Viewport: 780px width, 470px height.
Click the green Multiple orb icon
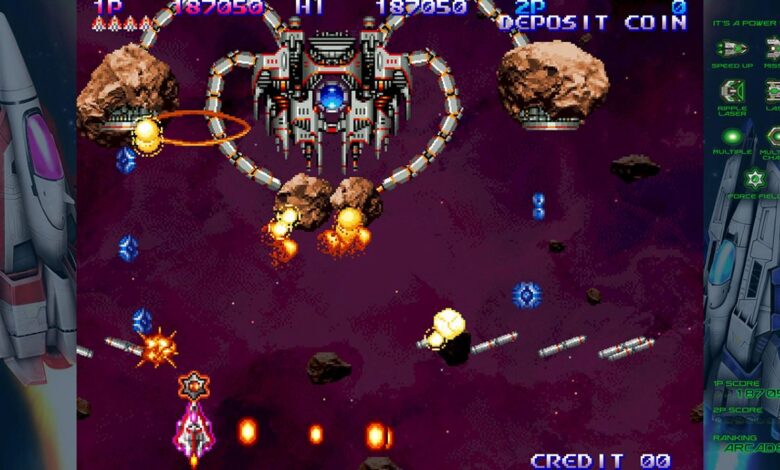732,136
